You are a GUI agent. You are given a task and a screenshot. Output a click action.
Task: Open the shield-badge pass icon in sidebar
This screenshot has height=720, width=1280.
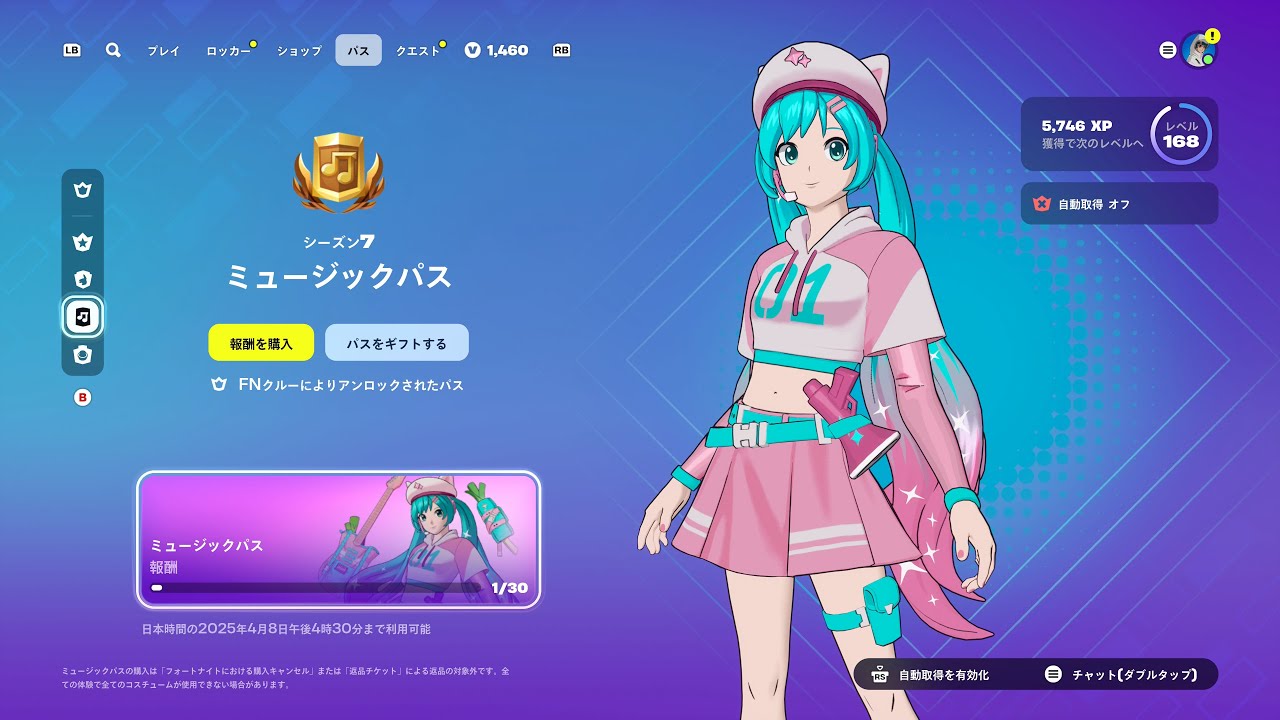[x=83, y=279]
